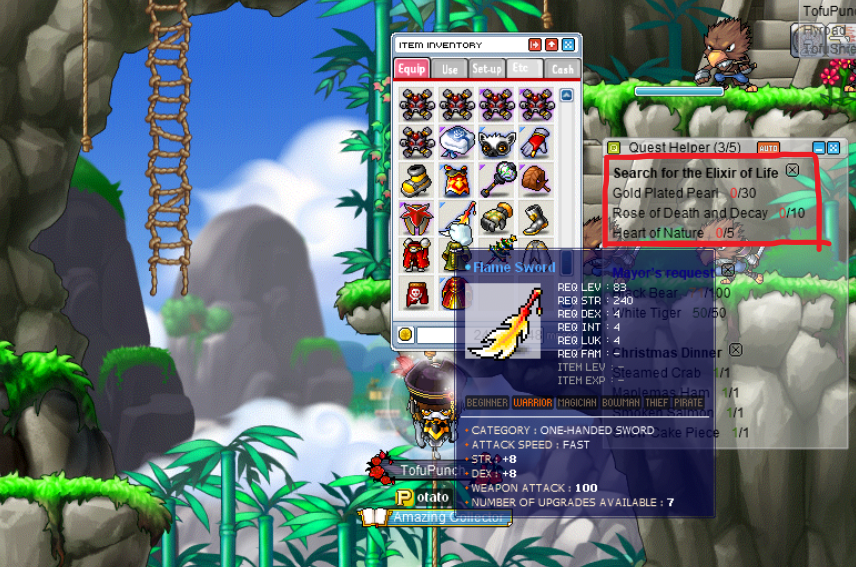Viewport: 856px width, 567px height.
Task: Minimize the Quest Helper window
Action: click(x=819, y=148)
